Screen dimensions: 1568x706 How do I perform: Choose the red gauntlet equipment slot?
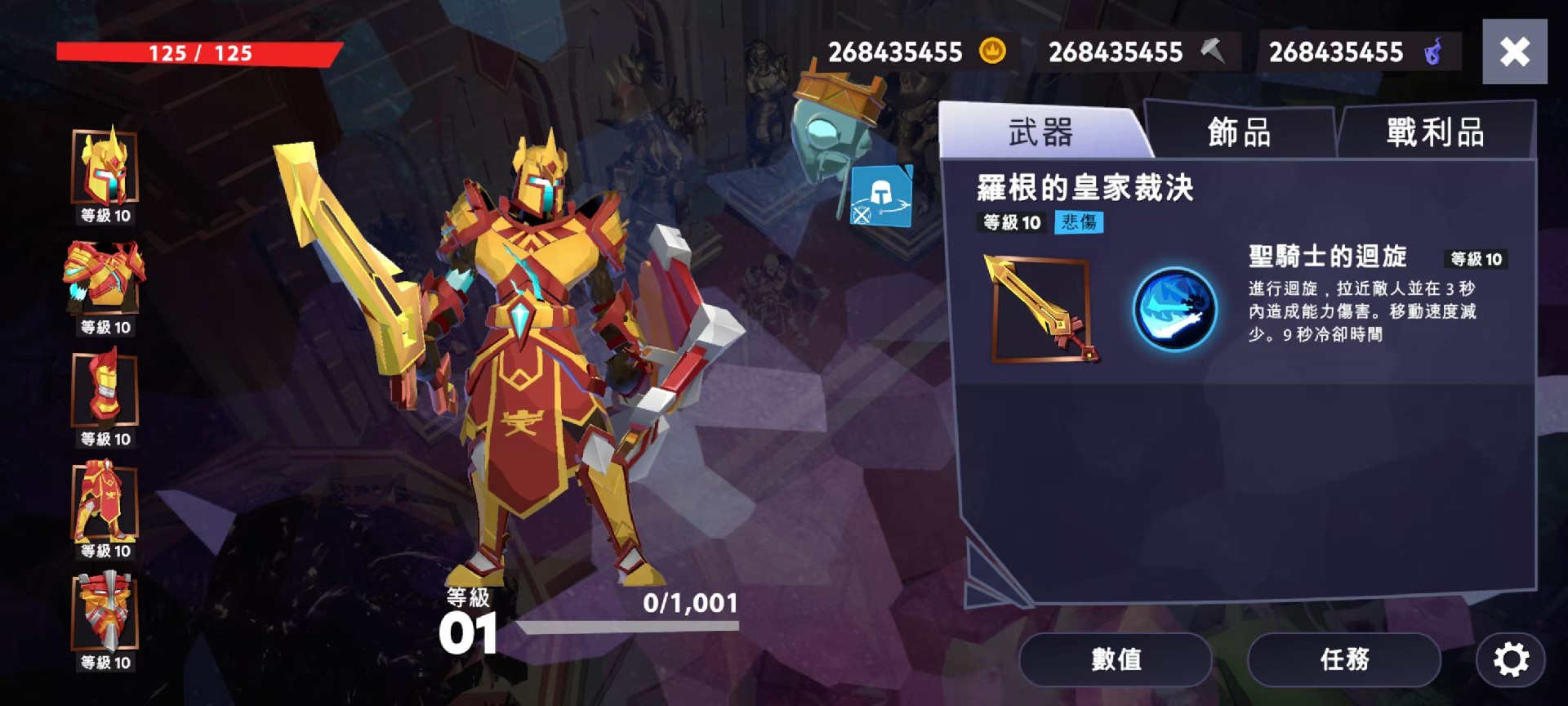click(x=105, y=390)
